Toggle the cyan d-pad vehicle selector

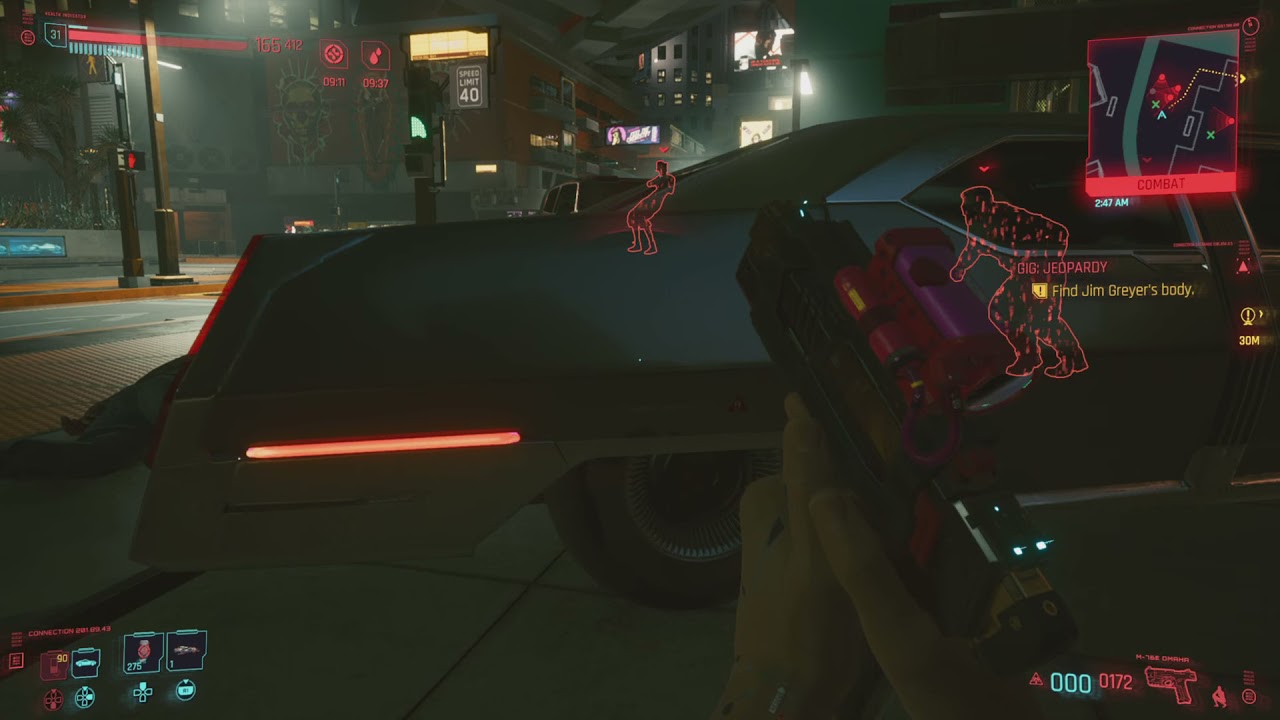[85, 697]
